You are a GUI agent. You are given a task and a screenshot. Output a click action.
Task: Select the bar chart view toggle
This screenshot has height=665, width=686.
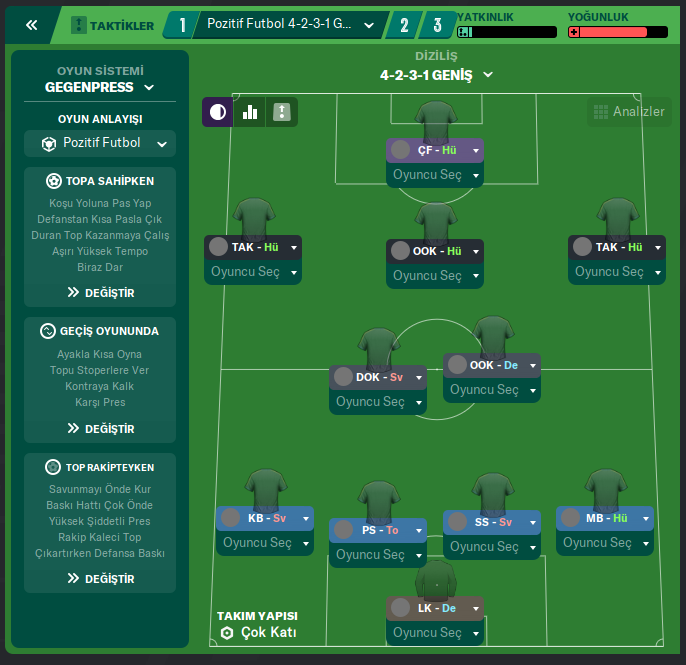tap(250, 112)
